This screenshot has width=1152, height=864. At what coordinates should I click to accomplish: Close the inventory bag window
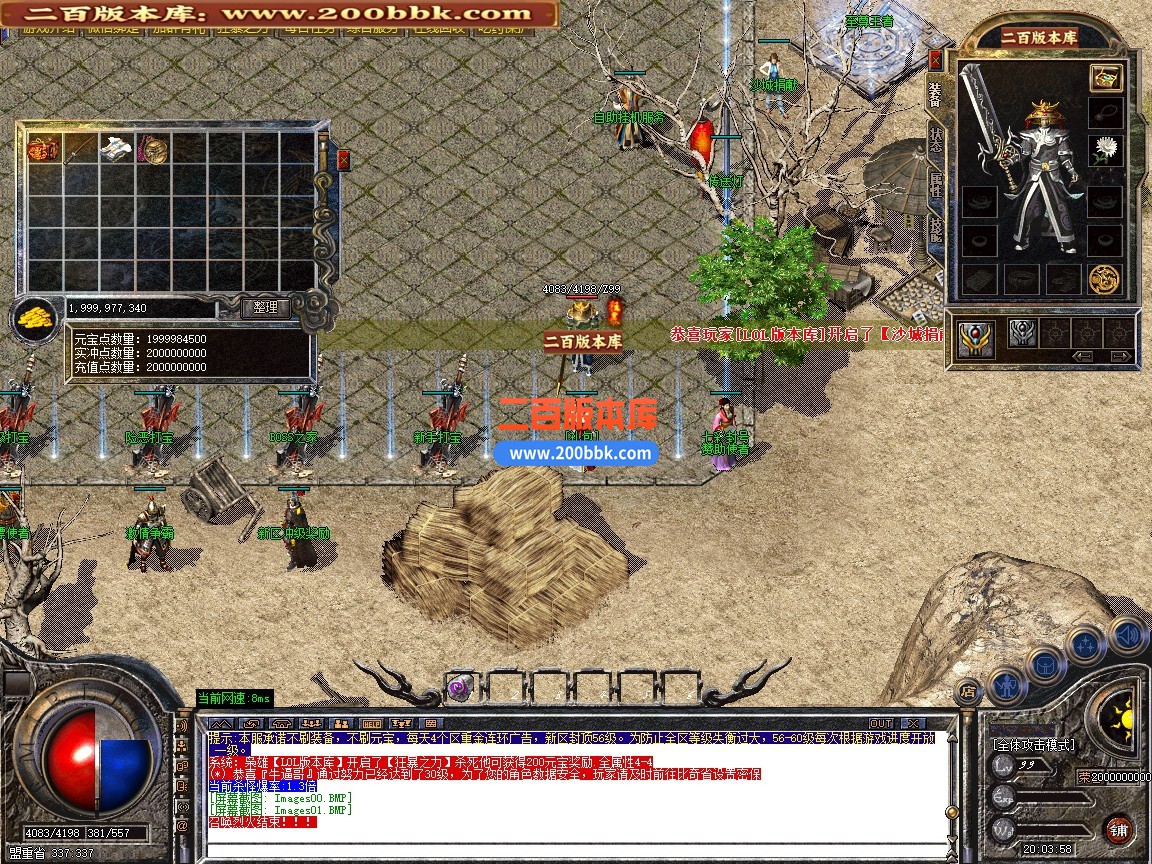[x=344, y=160]
